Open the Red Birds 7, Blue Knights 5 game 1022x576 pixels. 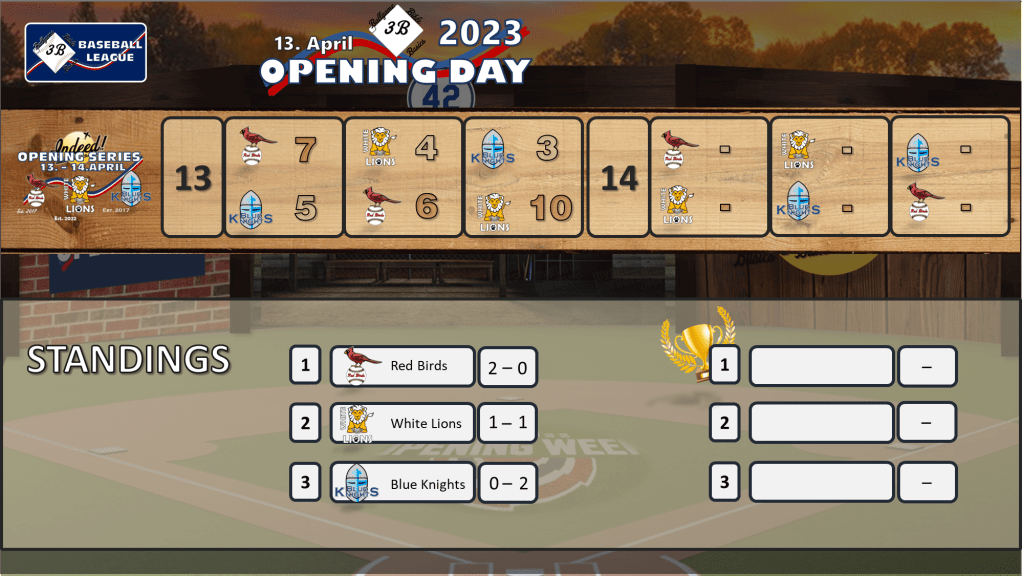coord(283,178)
